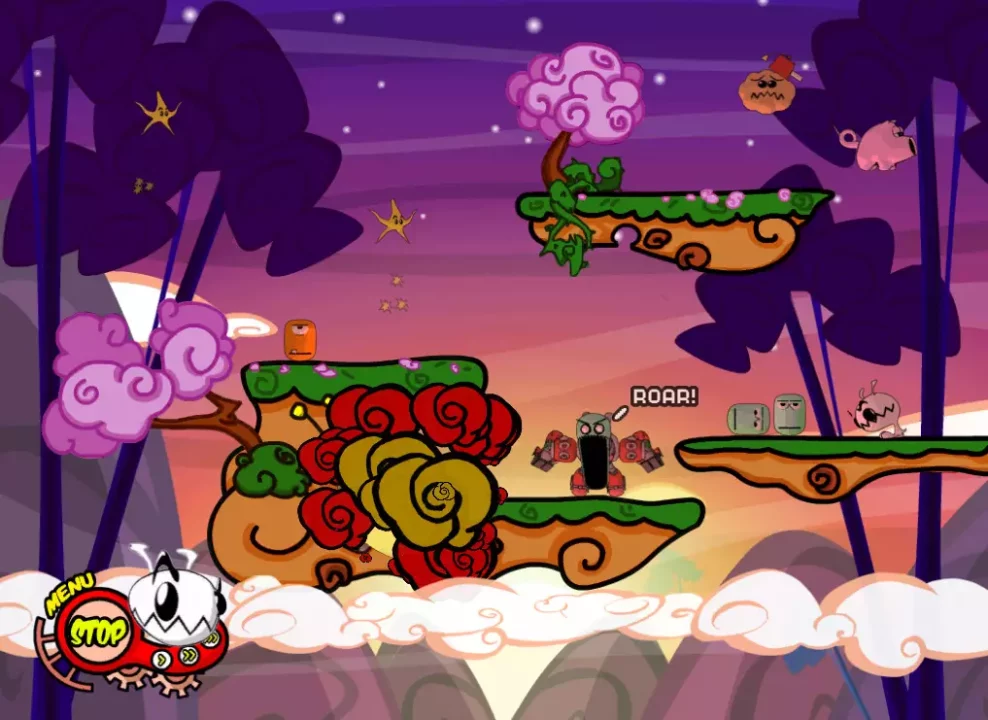Choose the double-arrow fast speed button
Viewport: 988px width, 720px height.
(188, 657)
